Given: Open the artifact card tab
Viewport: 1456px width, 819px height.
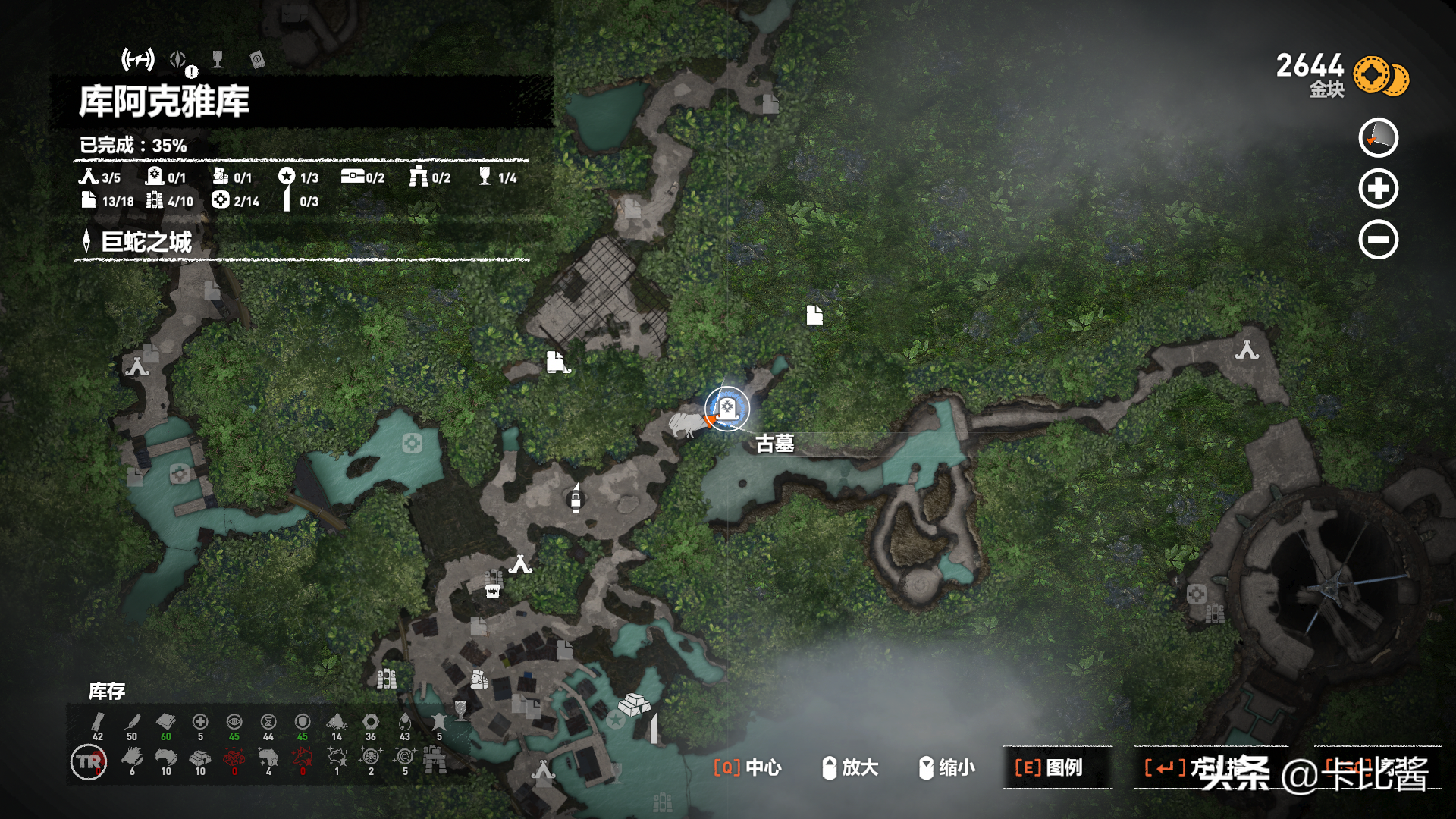Looking at the screenshot, I should point(257,60).
